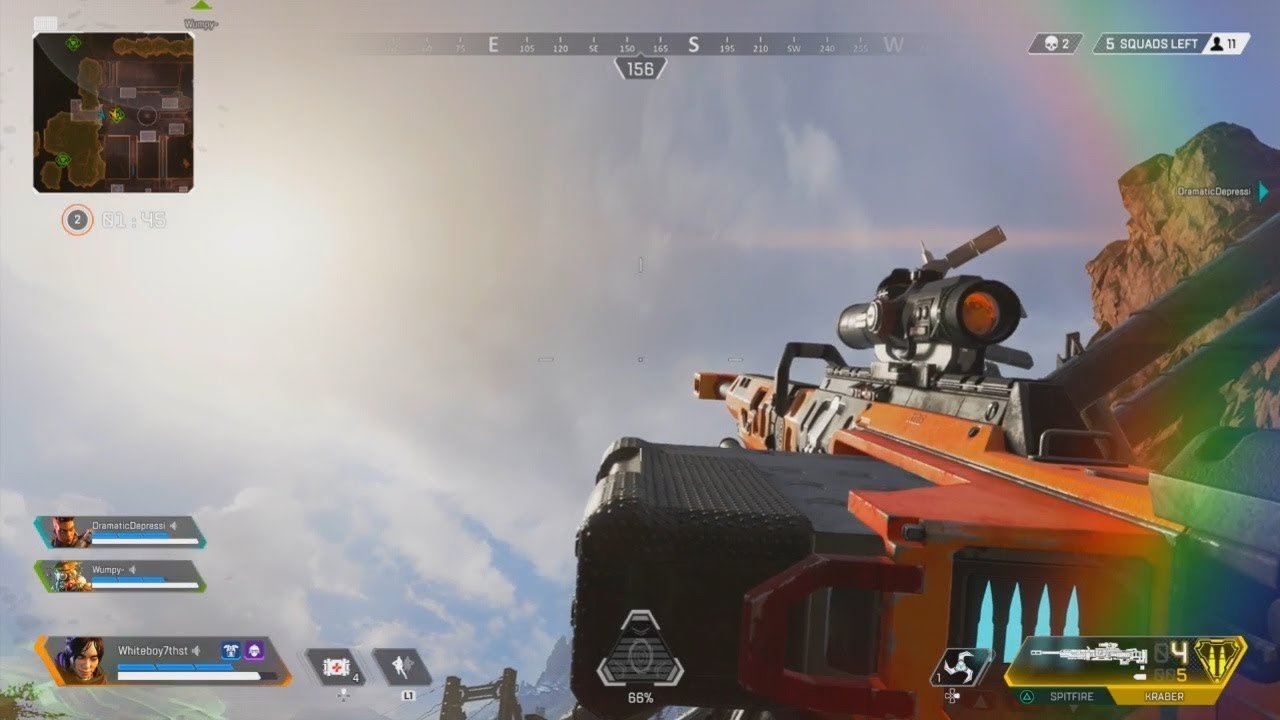Use the med kit healing item slot
Image resolution: width=1280 pixels, height=720 pixels.
(x=335, y=666)
